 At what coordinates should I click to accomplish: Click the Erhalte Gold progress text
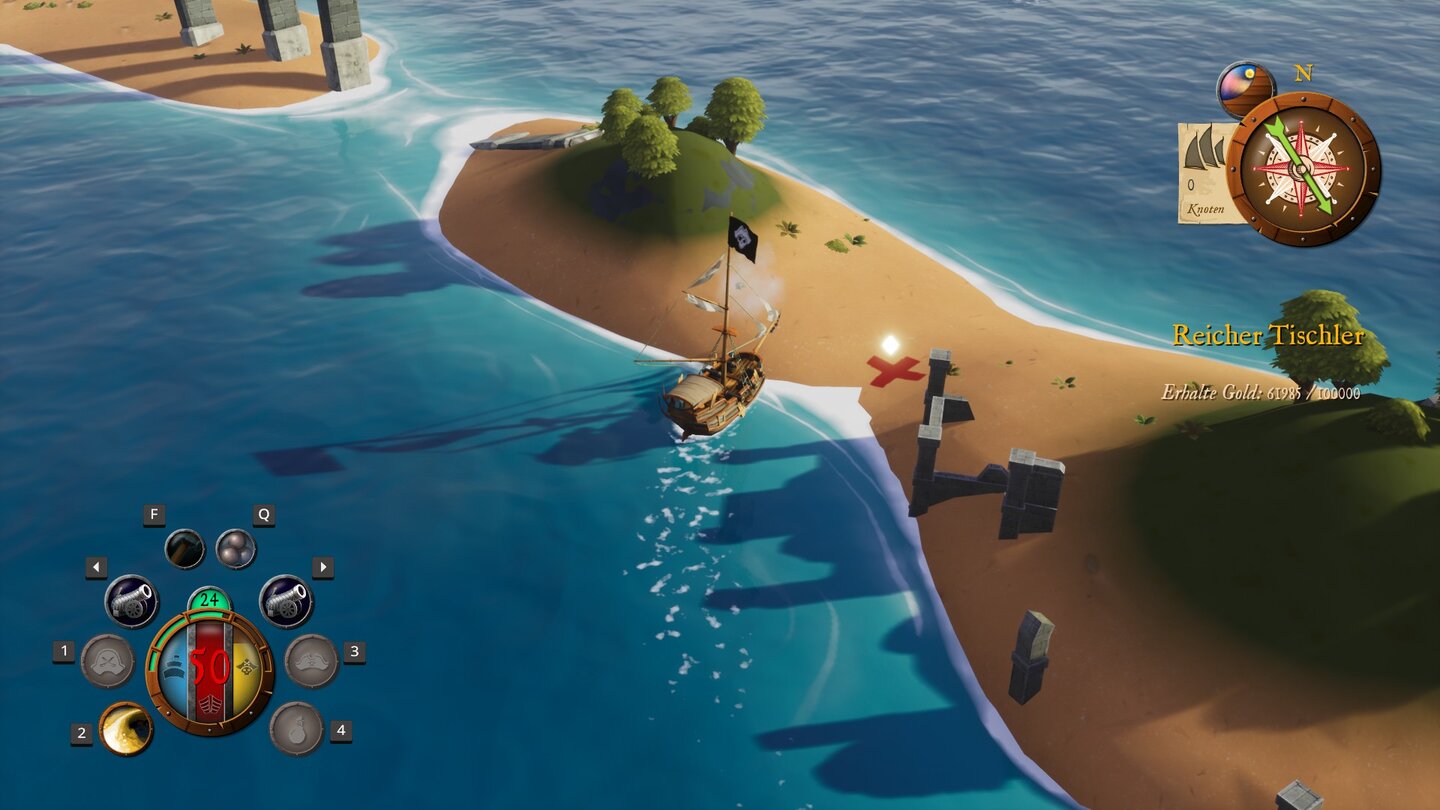point(1261,392)
